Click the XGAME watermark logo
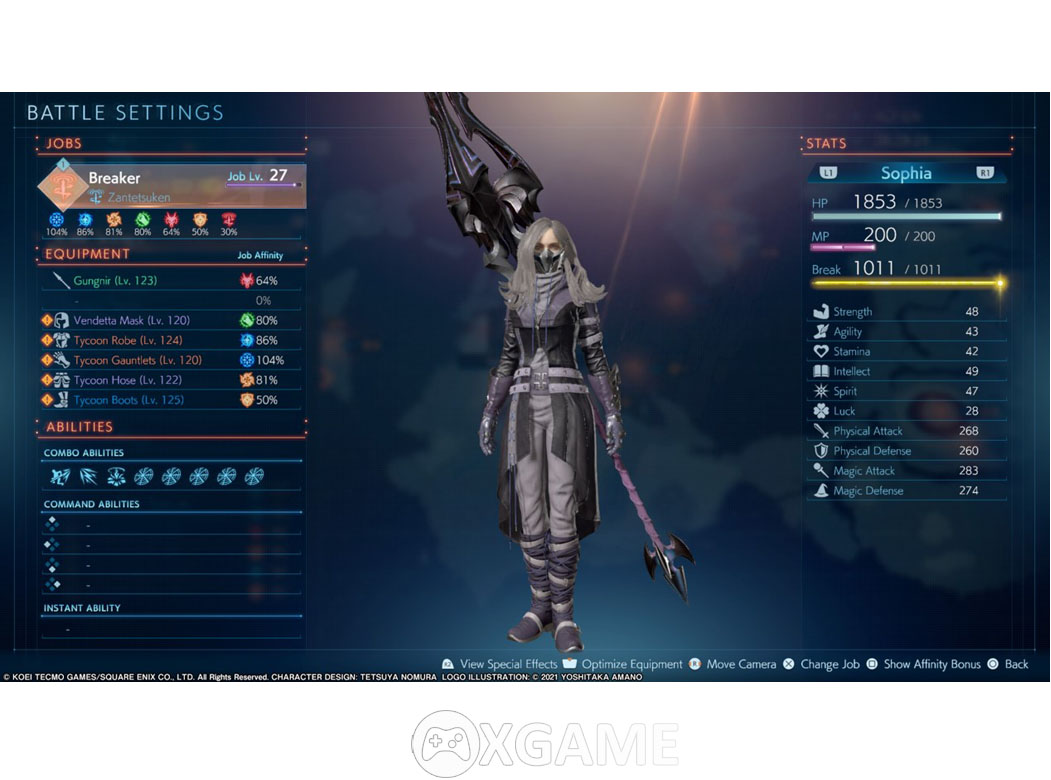This screenshot has width=1051, height=780. click(x=545, y=744)
